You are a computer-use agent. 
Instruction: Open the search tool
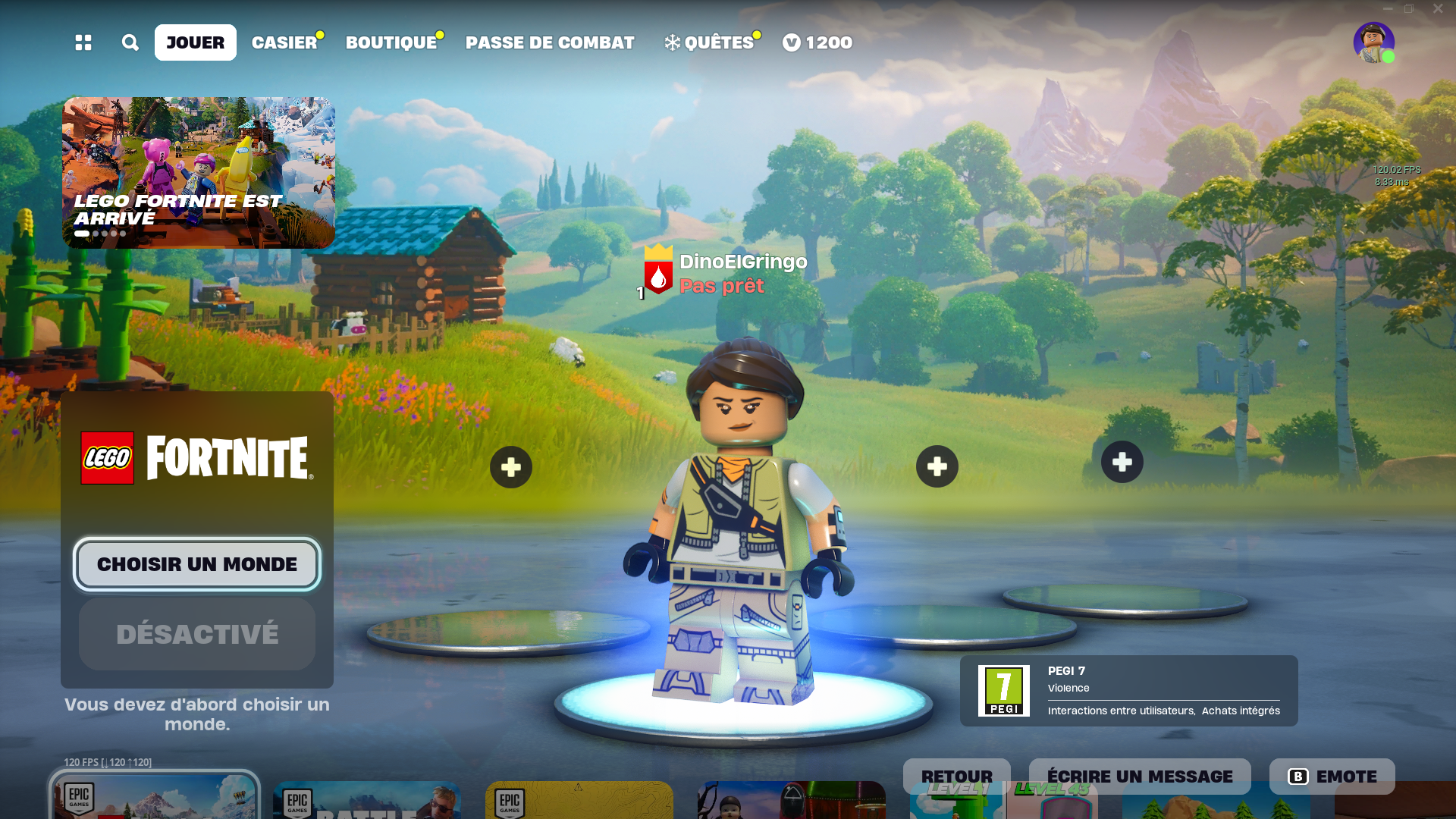[x=129, y=42]
